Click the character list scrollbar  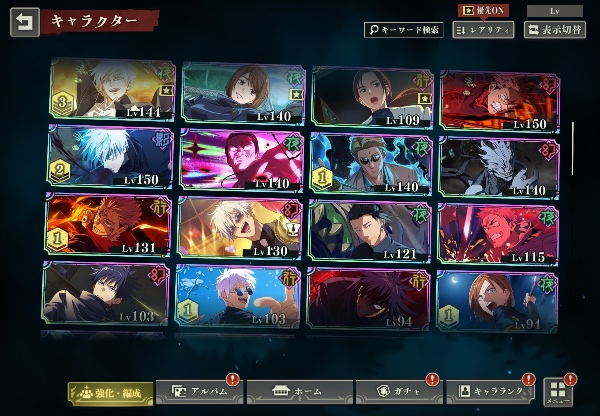pos(573,150)
